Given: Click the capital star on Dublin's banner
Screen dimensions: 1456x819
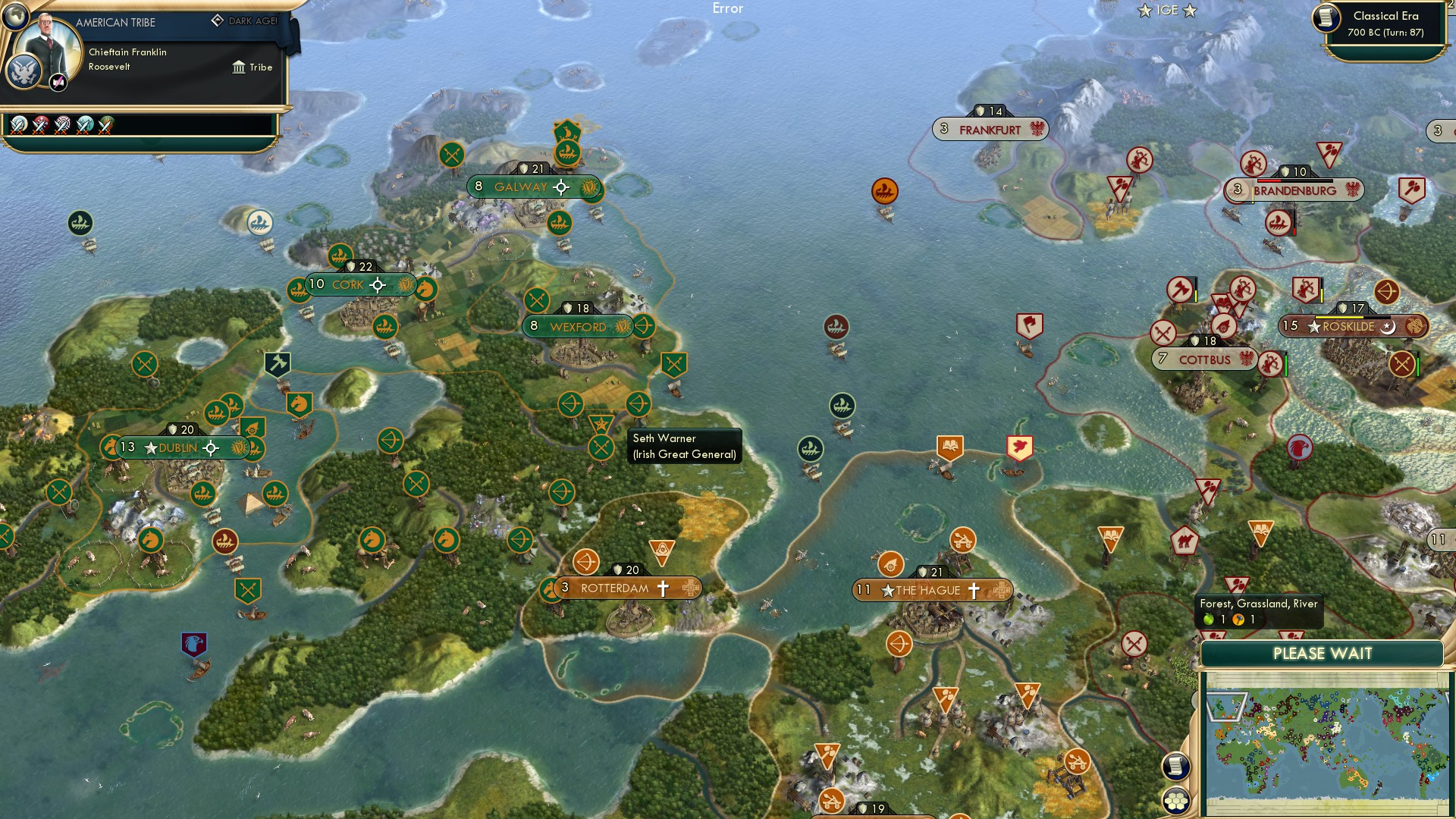Looking at the screenshot, I should (151, 448).
